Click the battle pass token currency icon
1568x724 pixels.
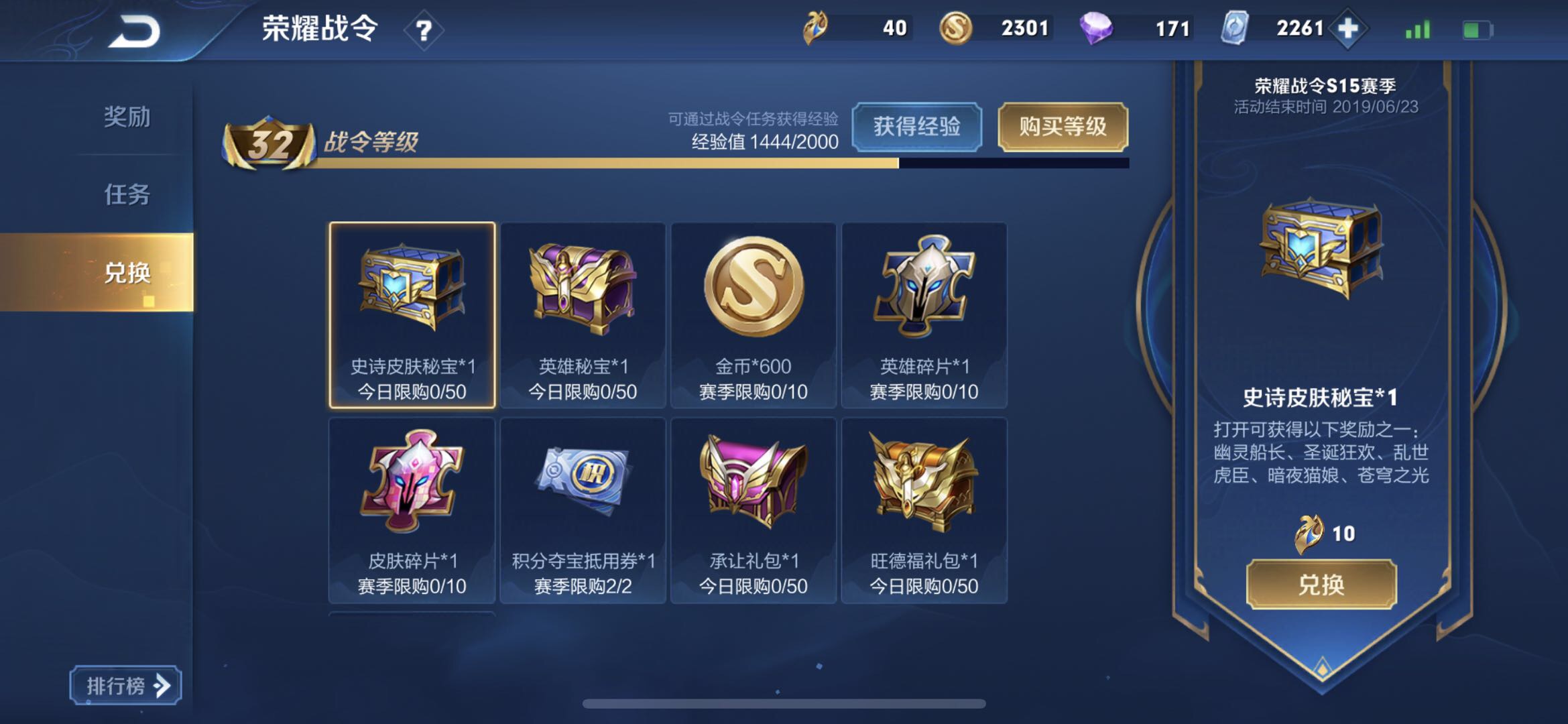coord(815,28)
